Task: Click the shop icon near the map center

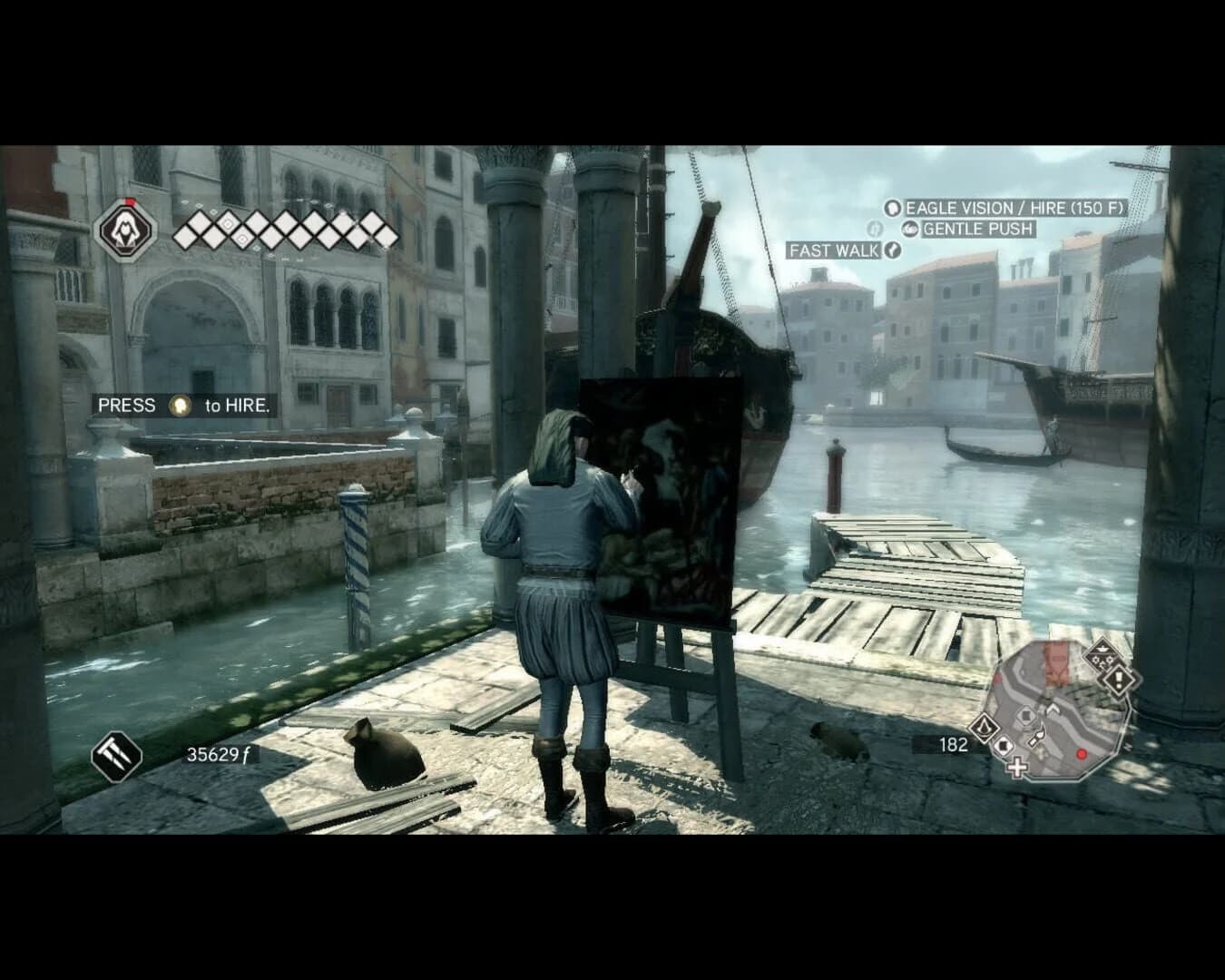Action: 1026,716
